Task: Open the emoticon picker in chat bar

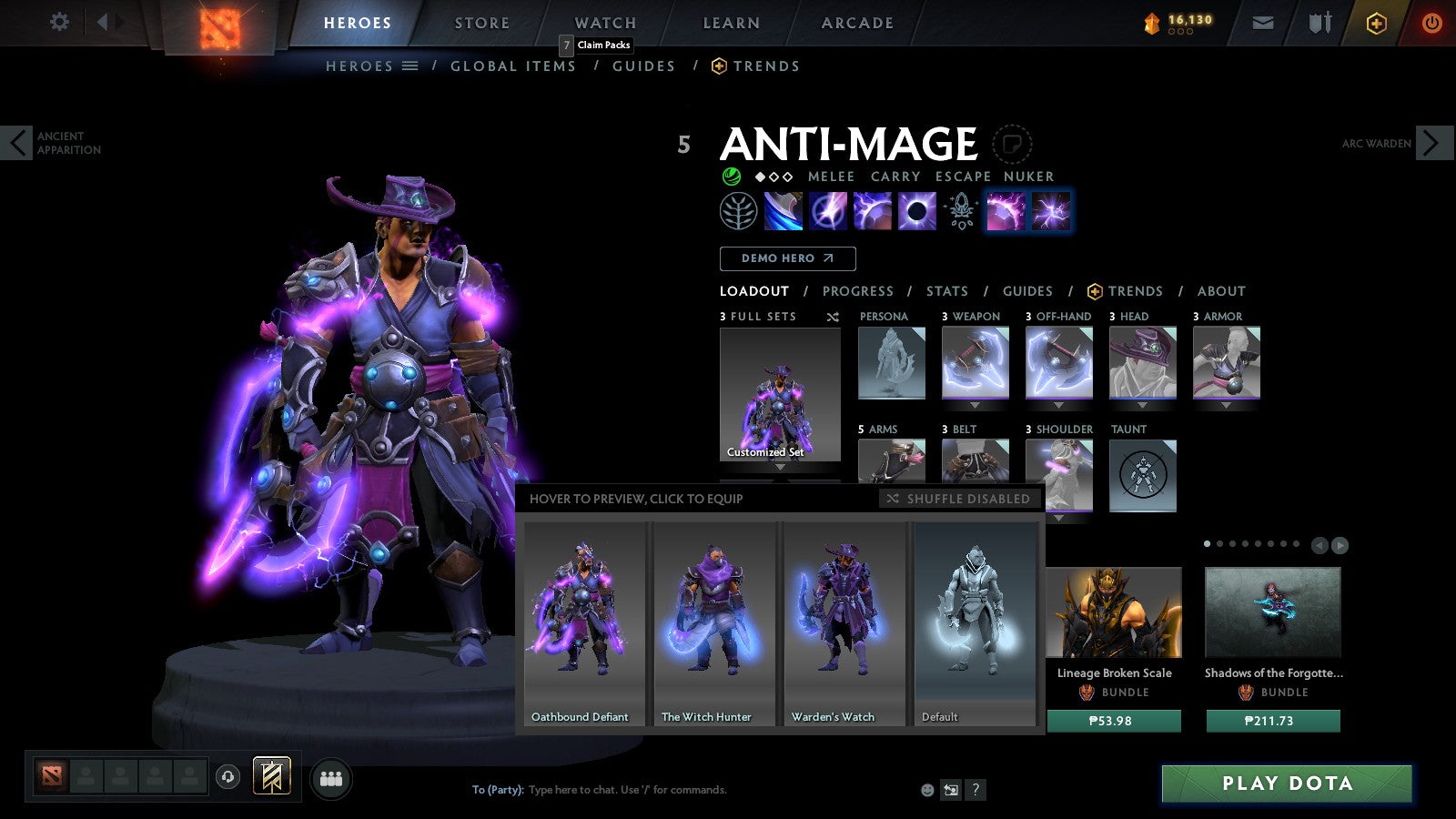Action: click(925, 791)
